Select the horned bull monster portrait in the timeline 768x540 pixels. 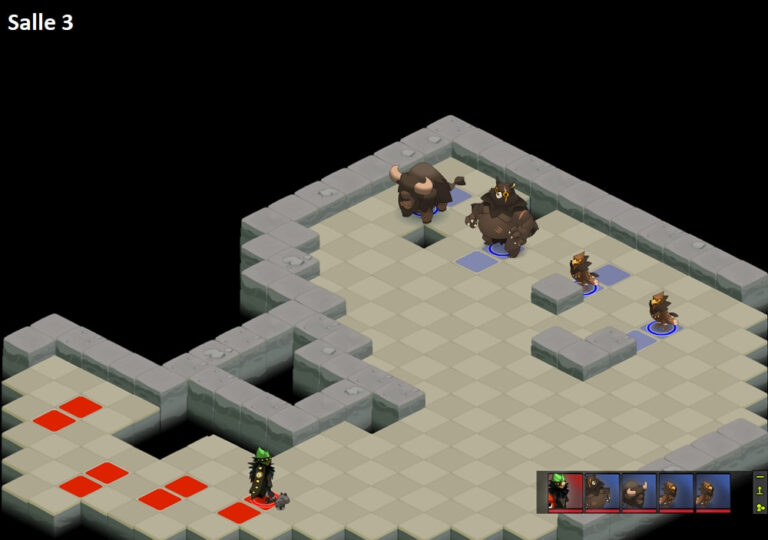[x=638, y=491]
